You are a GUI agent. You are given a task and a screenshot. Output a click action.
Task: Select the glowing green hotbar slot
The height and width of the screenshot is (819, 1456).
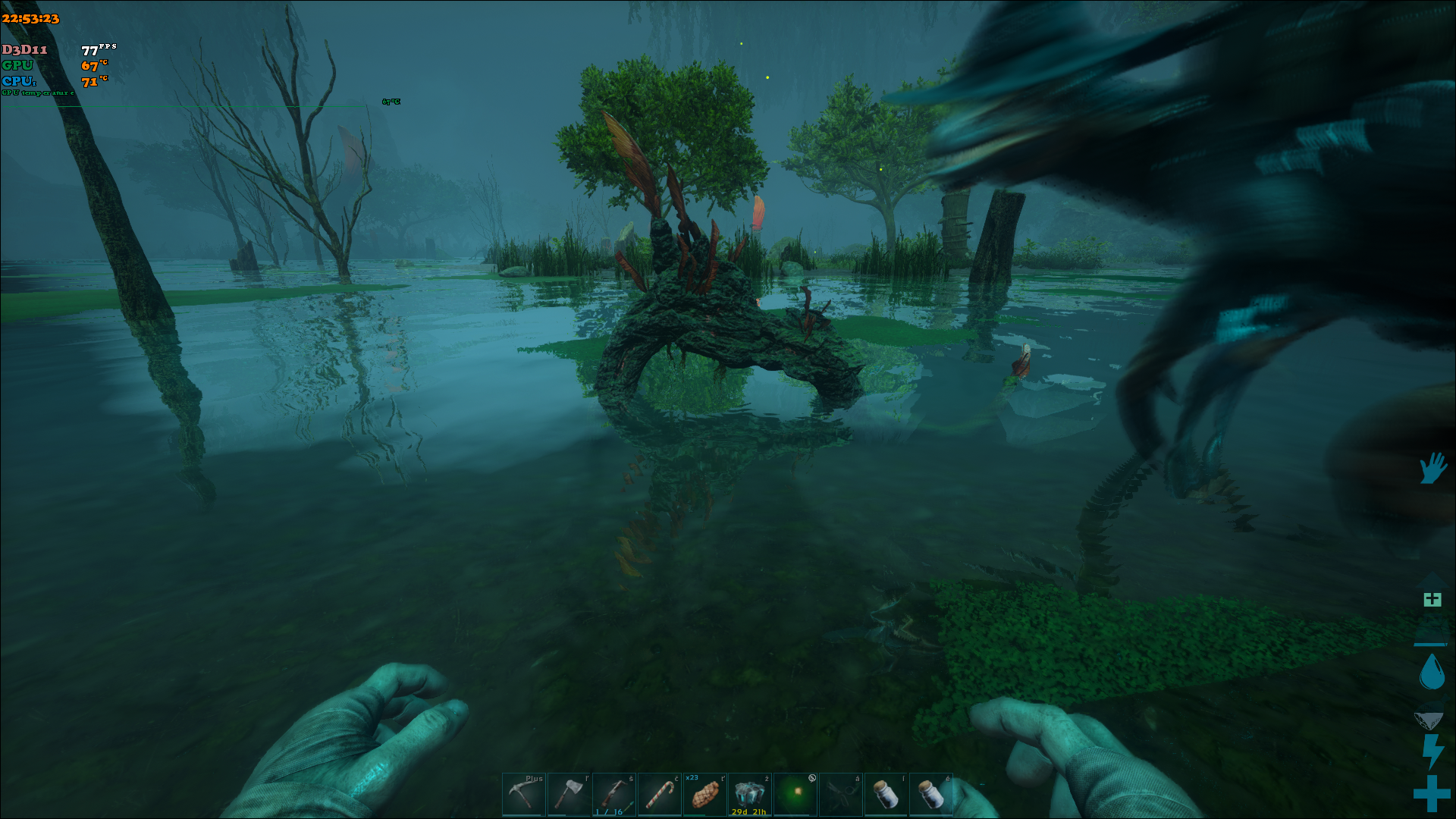pyautogui.click(x=795, y=794)
